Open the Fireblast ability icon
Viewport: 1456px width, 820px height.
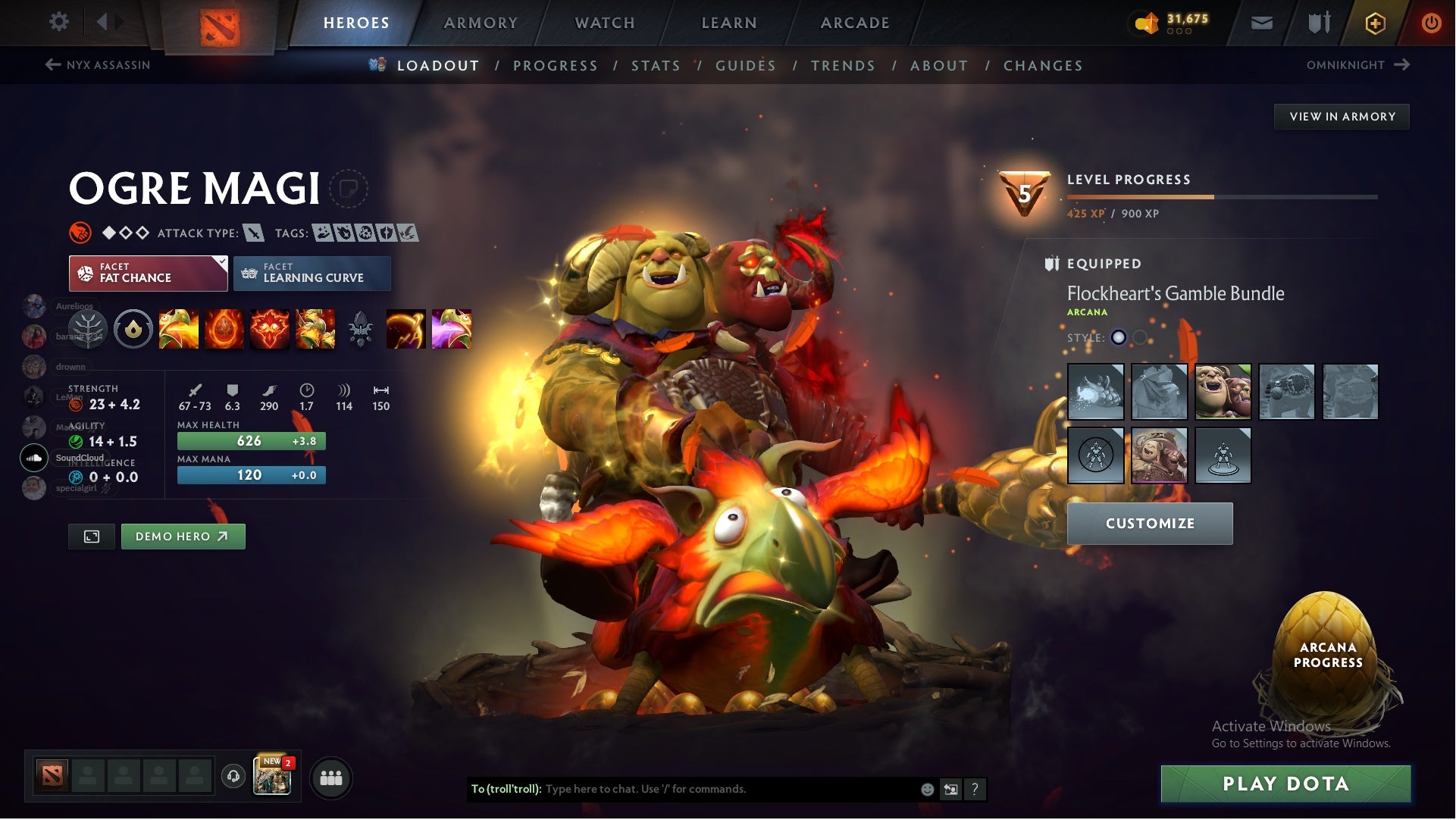point(180,329)
